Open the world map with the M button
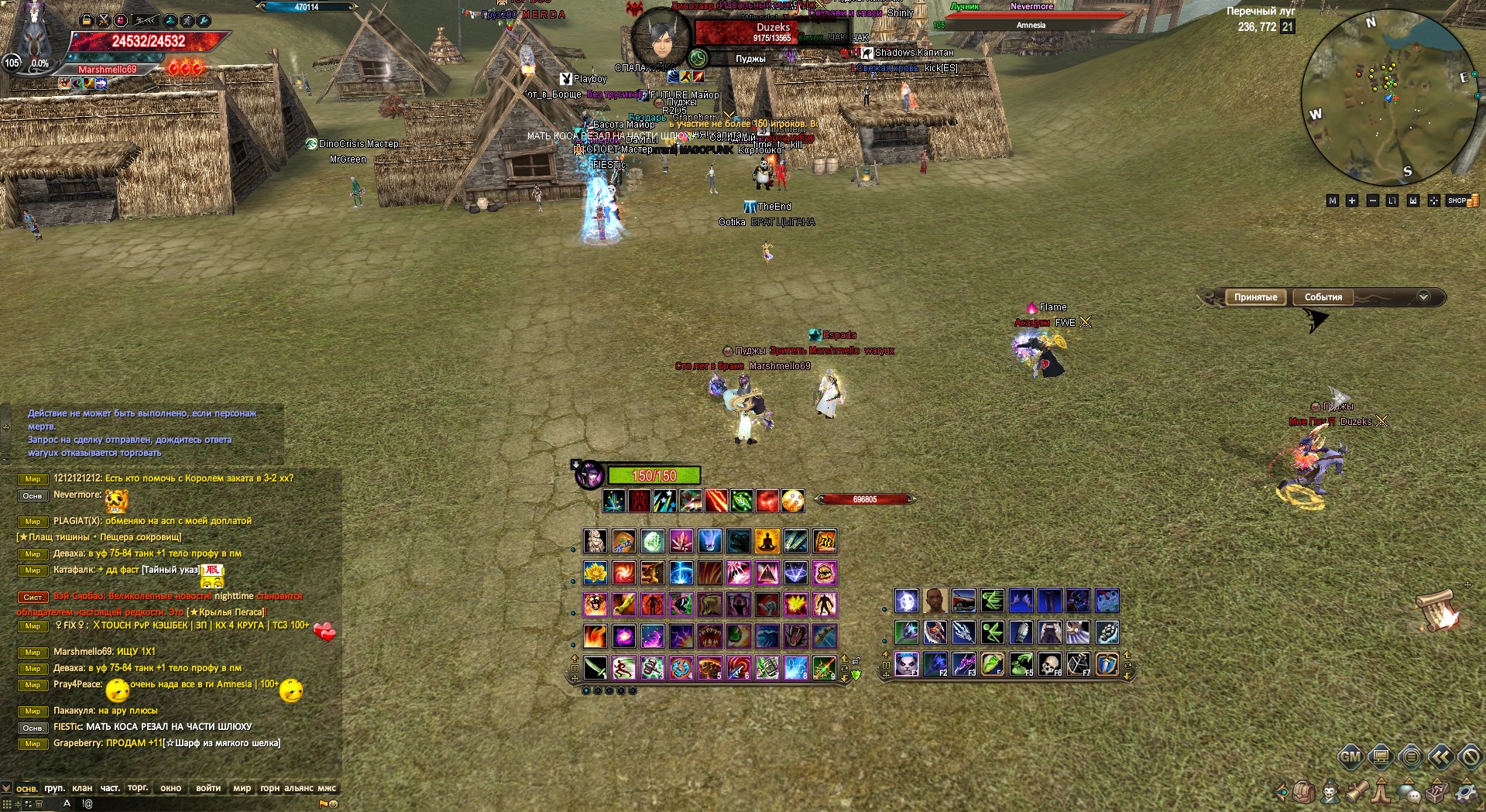This screenshot has height=812, width=1486. coord(1332,200)
